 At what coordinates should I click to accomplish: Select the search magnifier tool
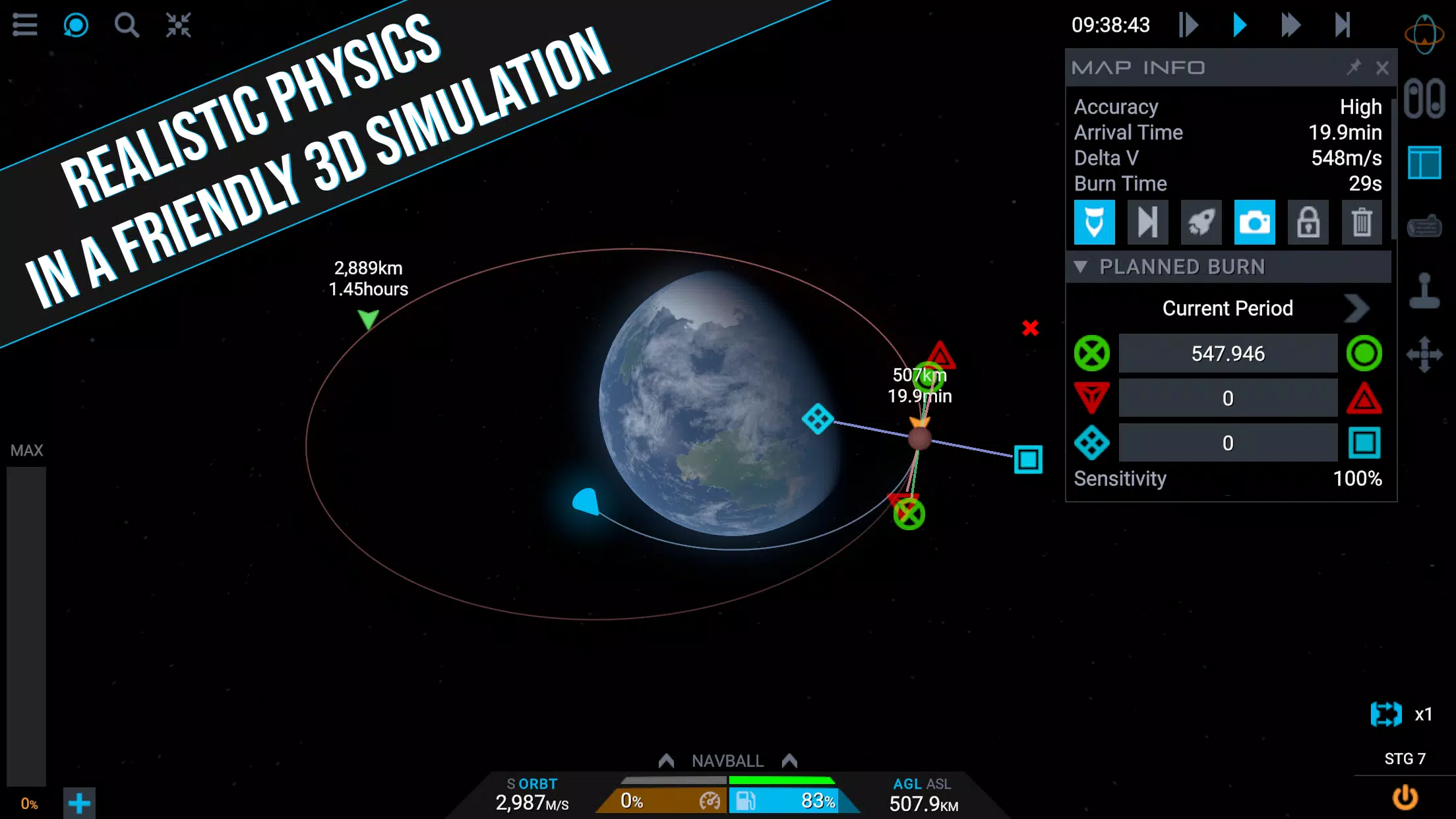(x=126, y=24)
